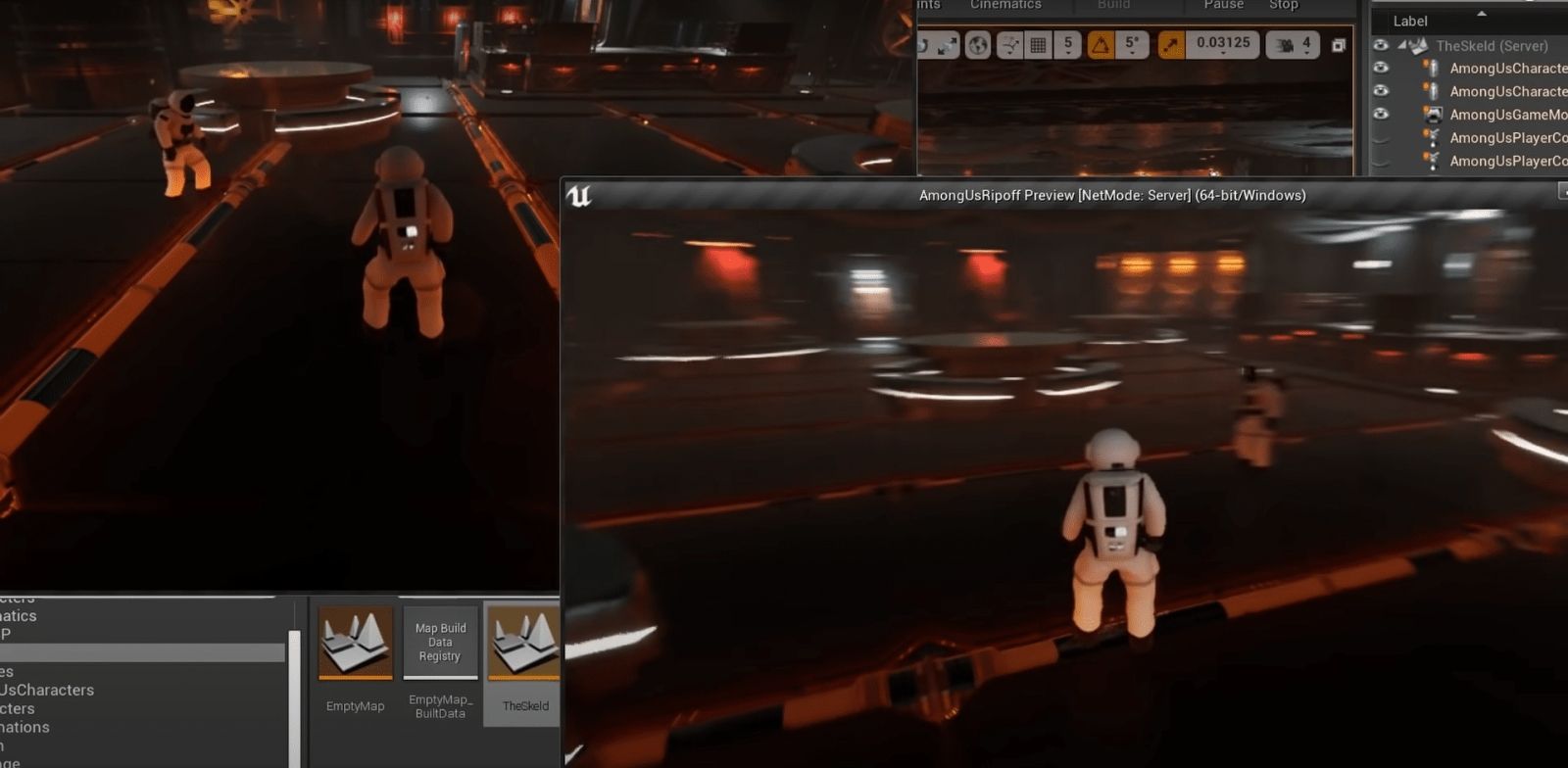Toggle rotation snapping triangle icon
The image size is (1568, 768).
pyautogui.click(x=1101, y=45)
